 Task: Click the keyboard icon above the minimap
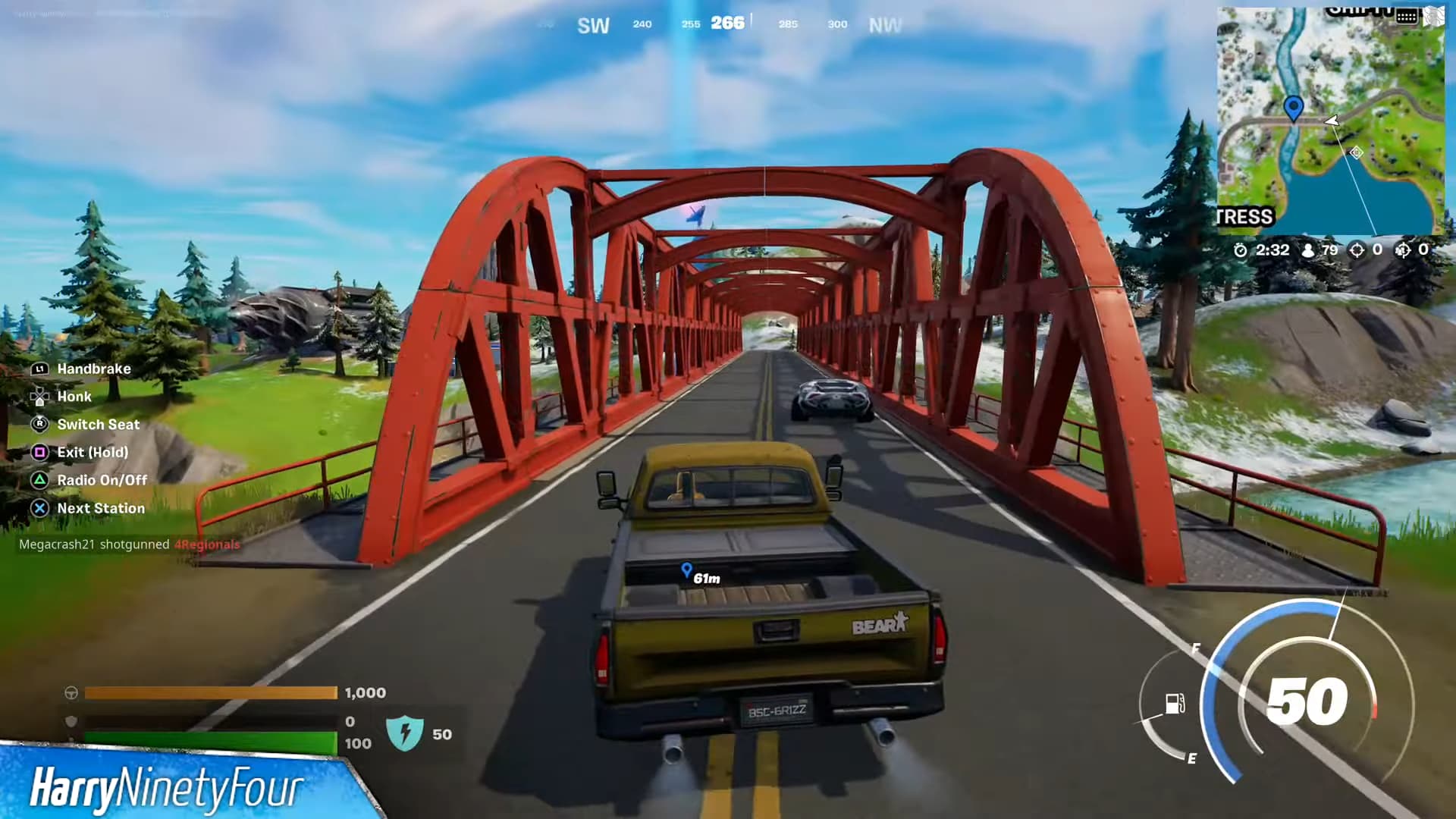[x=1407, y=16]
